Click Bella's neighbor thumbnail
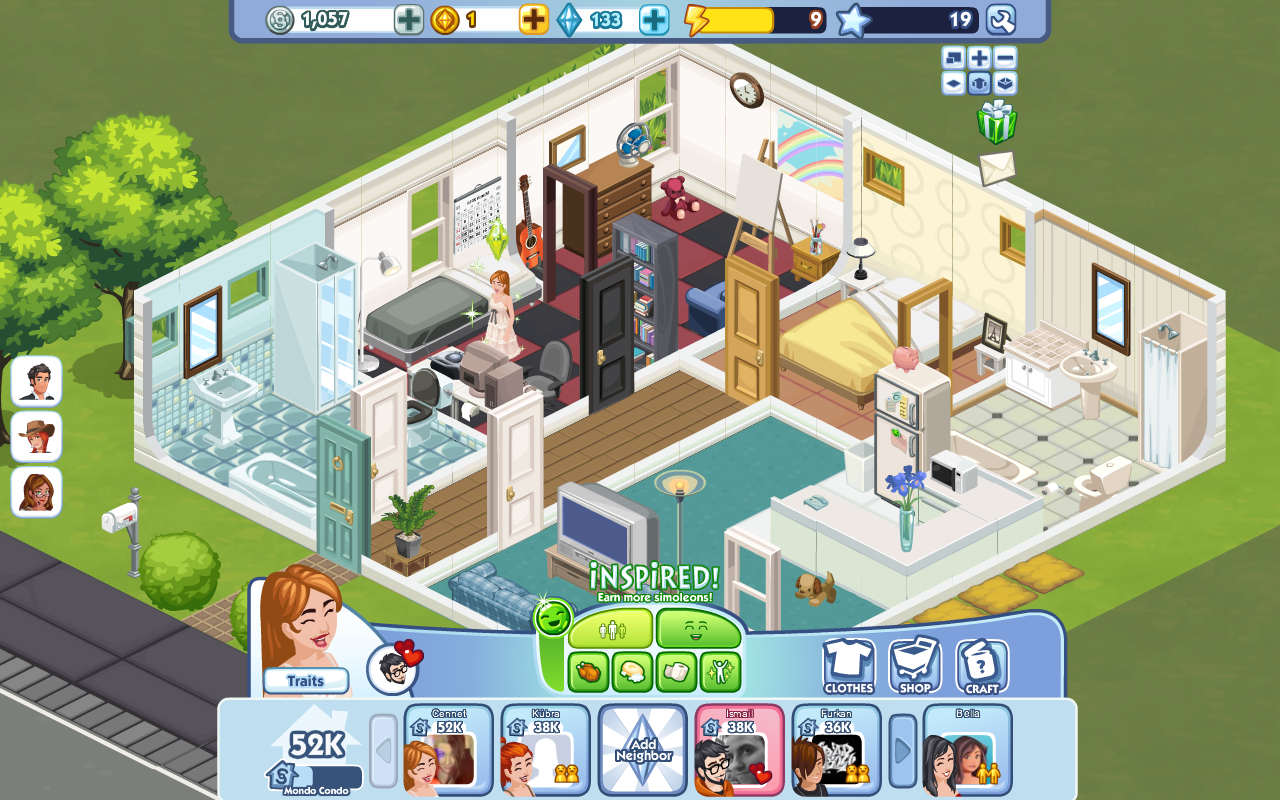Image resolution: width=1280 pixels, height=800 pixels. point(966,748)
